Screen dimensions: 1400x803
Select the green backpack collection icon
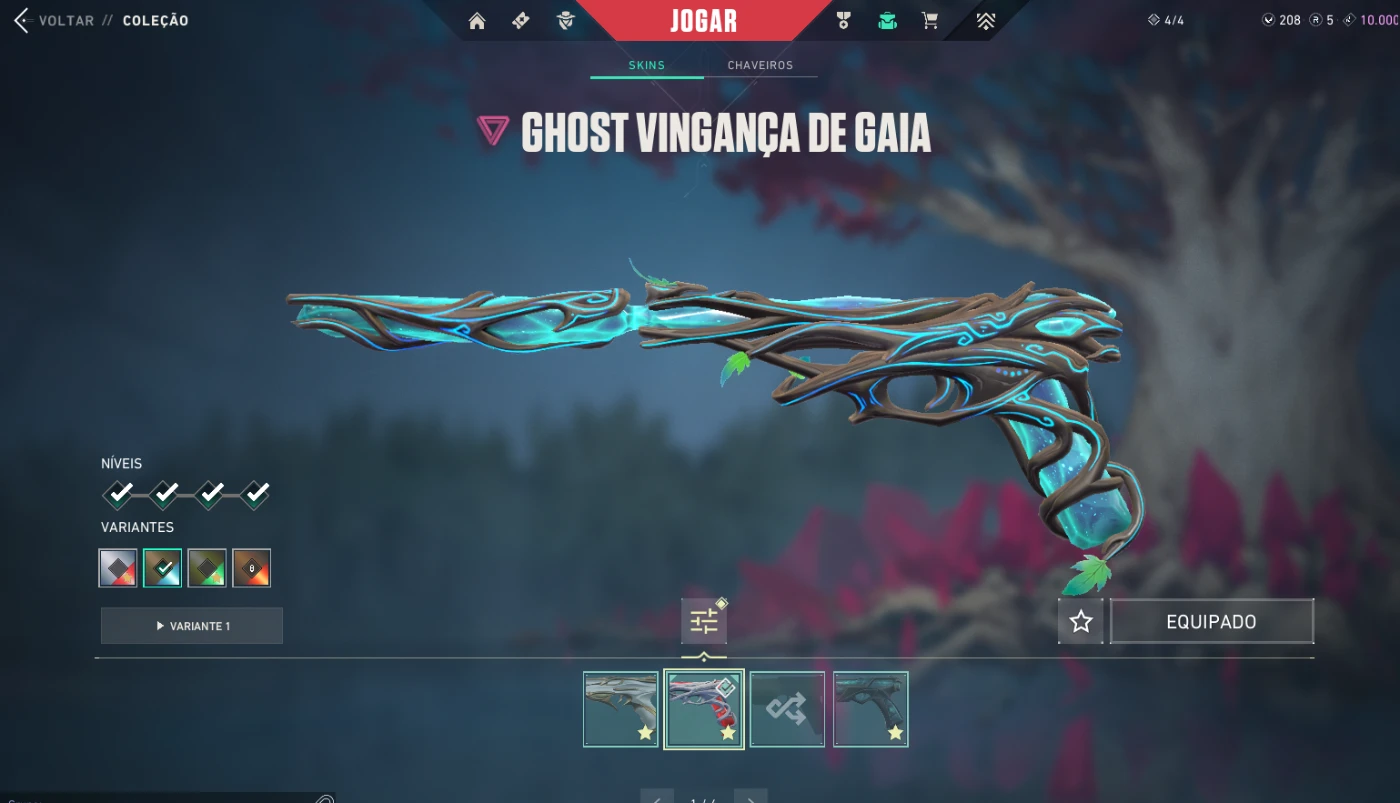[x=887, y=21]
